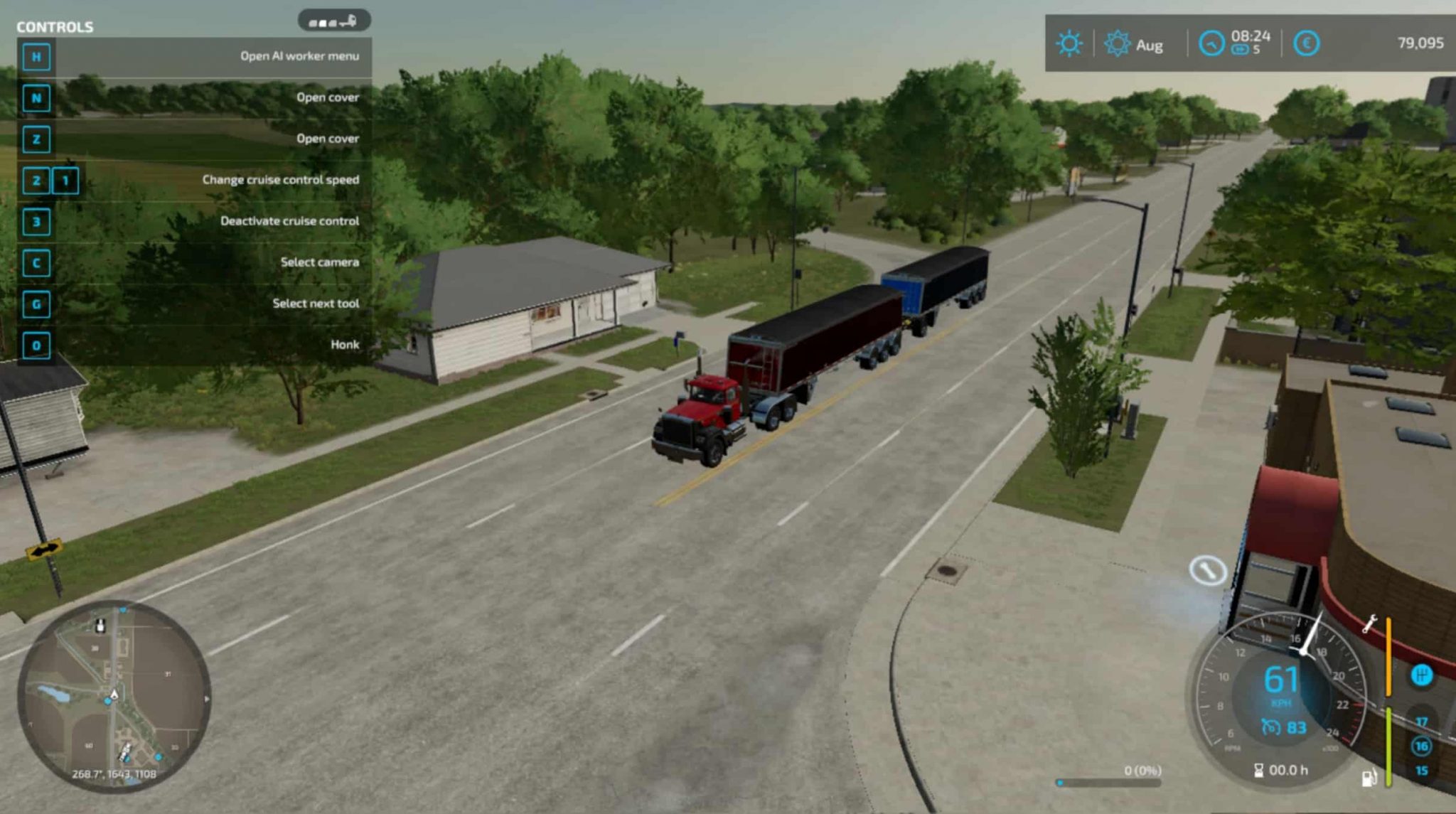
Task: Select the Aug month calendar icon
Action: click(1118, 44)
